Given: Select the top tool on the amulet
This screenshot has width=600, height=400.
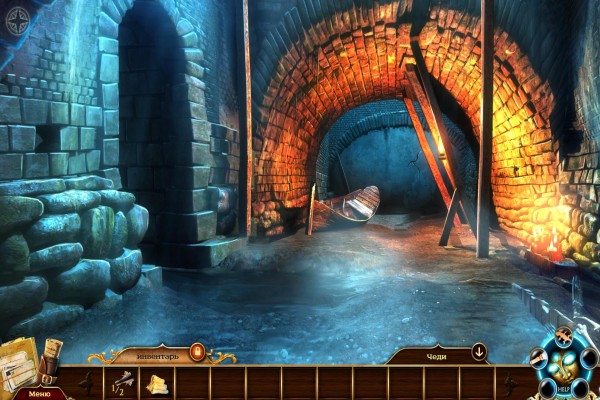Looking at the screenshot, I should pos(564,336).
